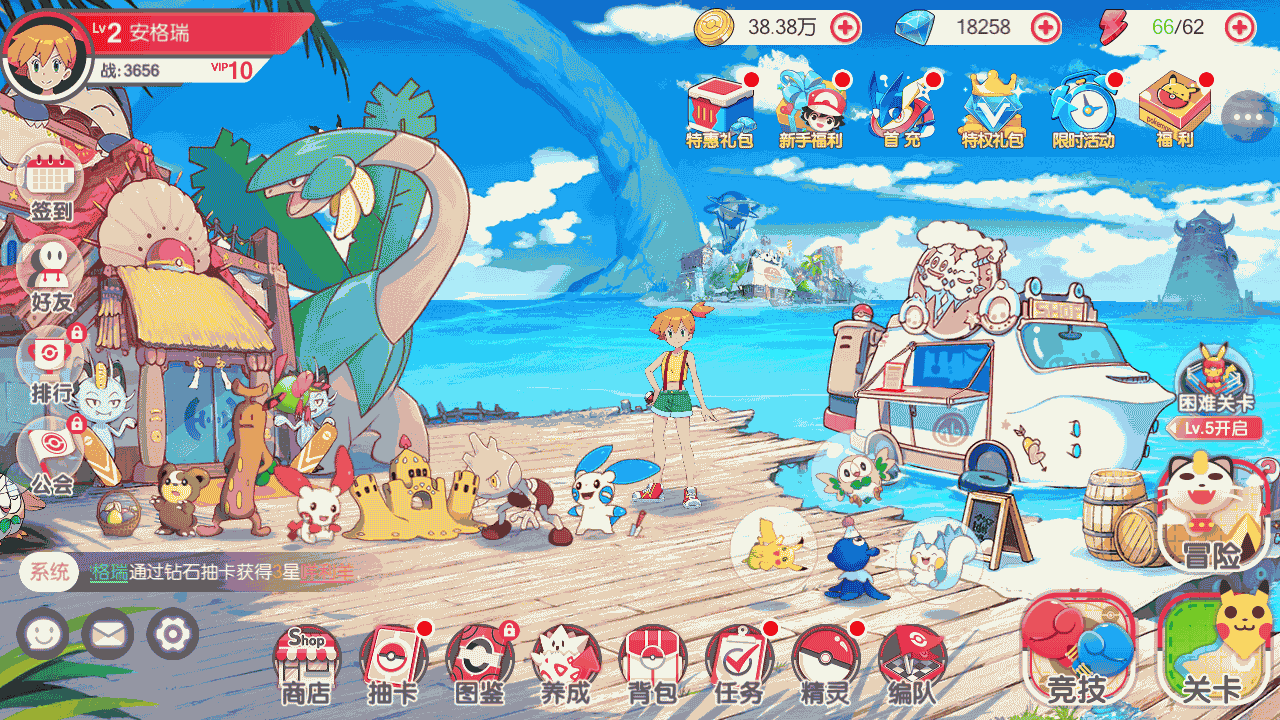Open 限时活动 limited-time events
Viewport: 1280px width, 720px height.
point(1083,110)
